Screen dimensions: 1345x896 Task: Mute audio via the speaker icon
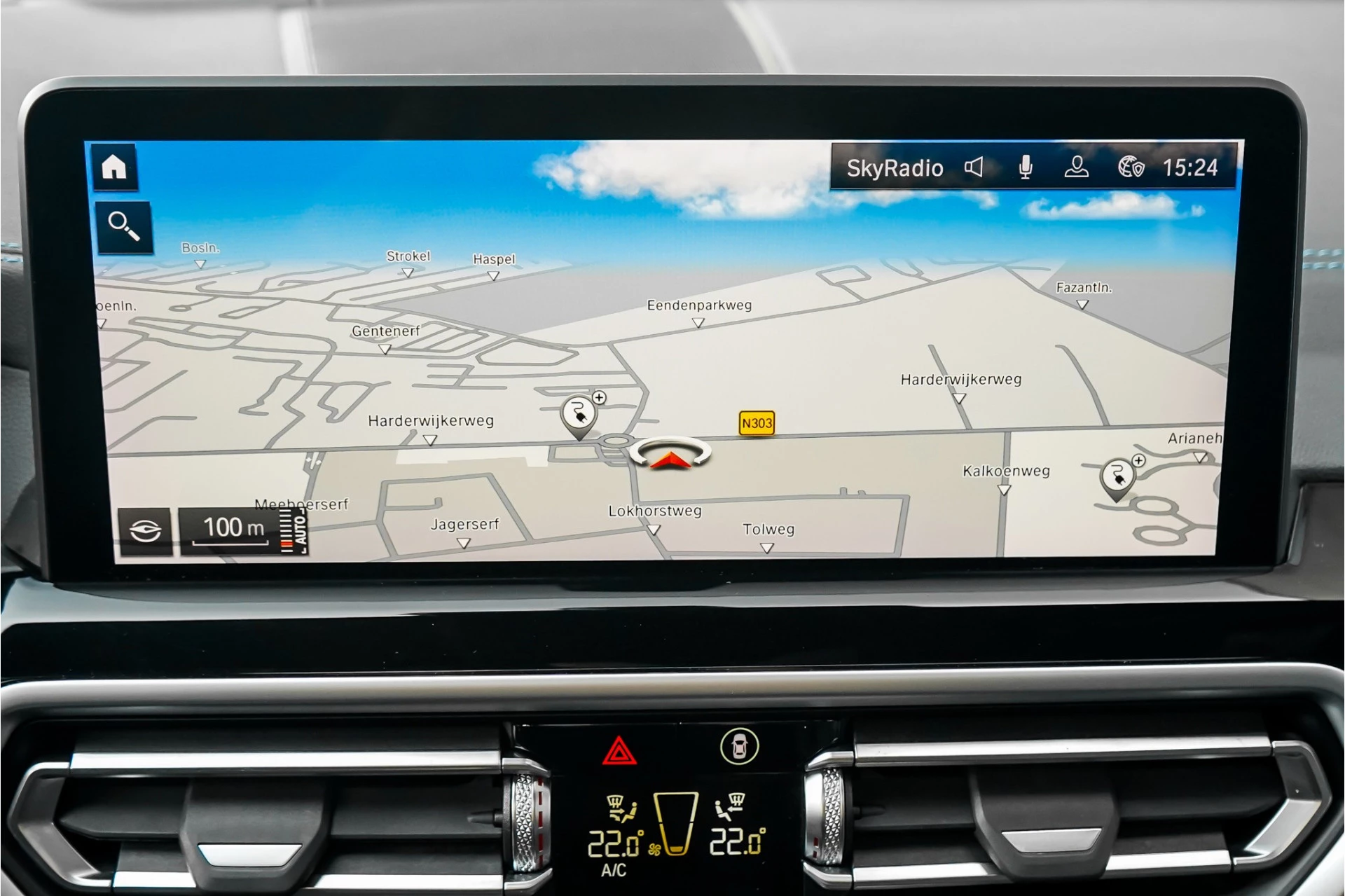click(x=974, y=167)
